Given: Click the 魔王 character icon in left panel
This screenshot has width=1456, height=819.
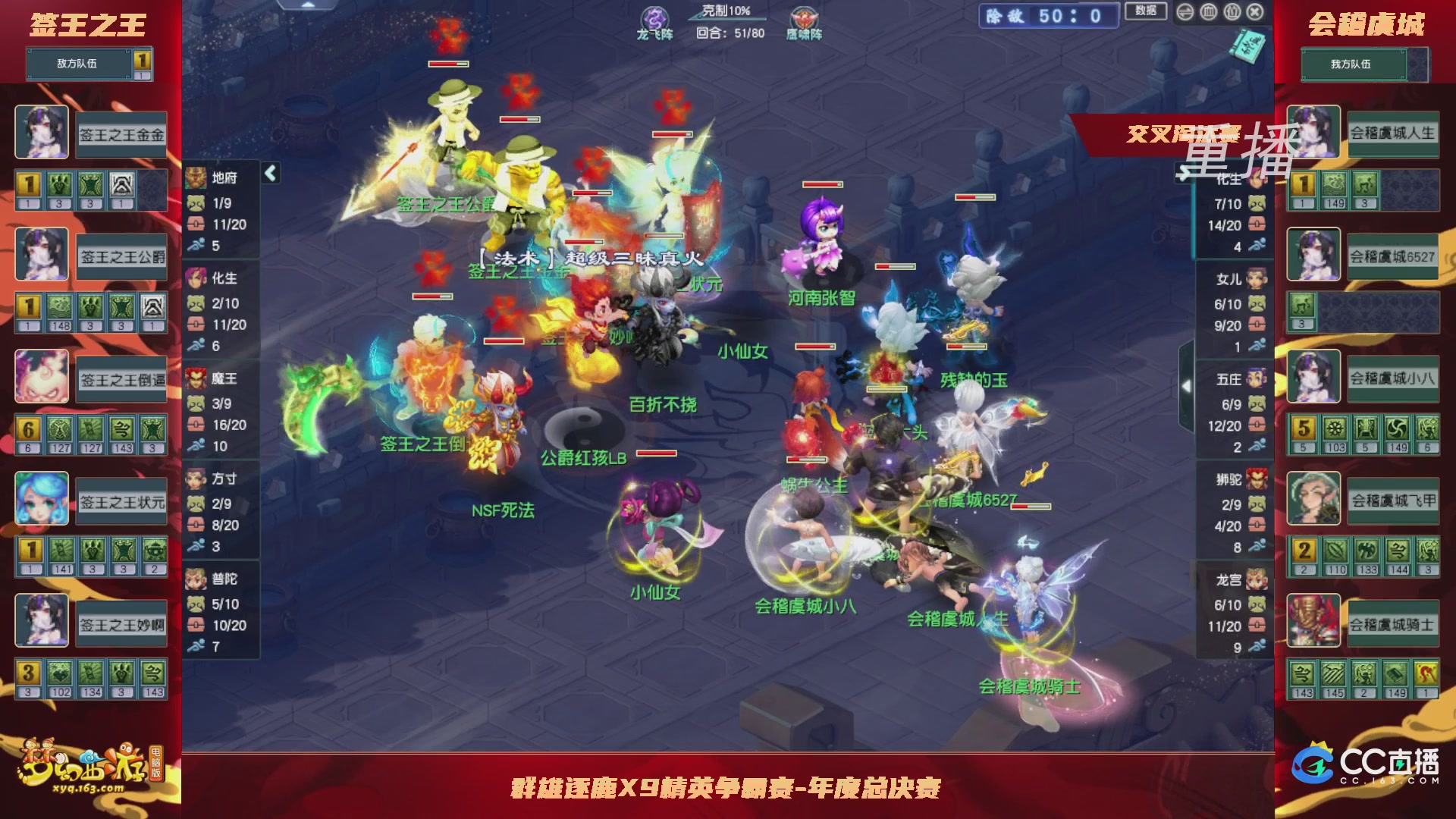Looking at the screenshot, I should point(196,378).
